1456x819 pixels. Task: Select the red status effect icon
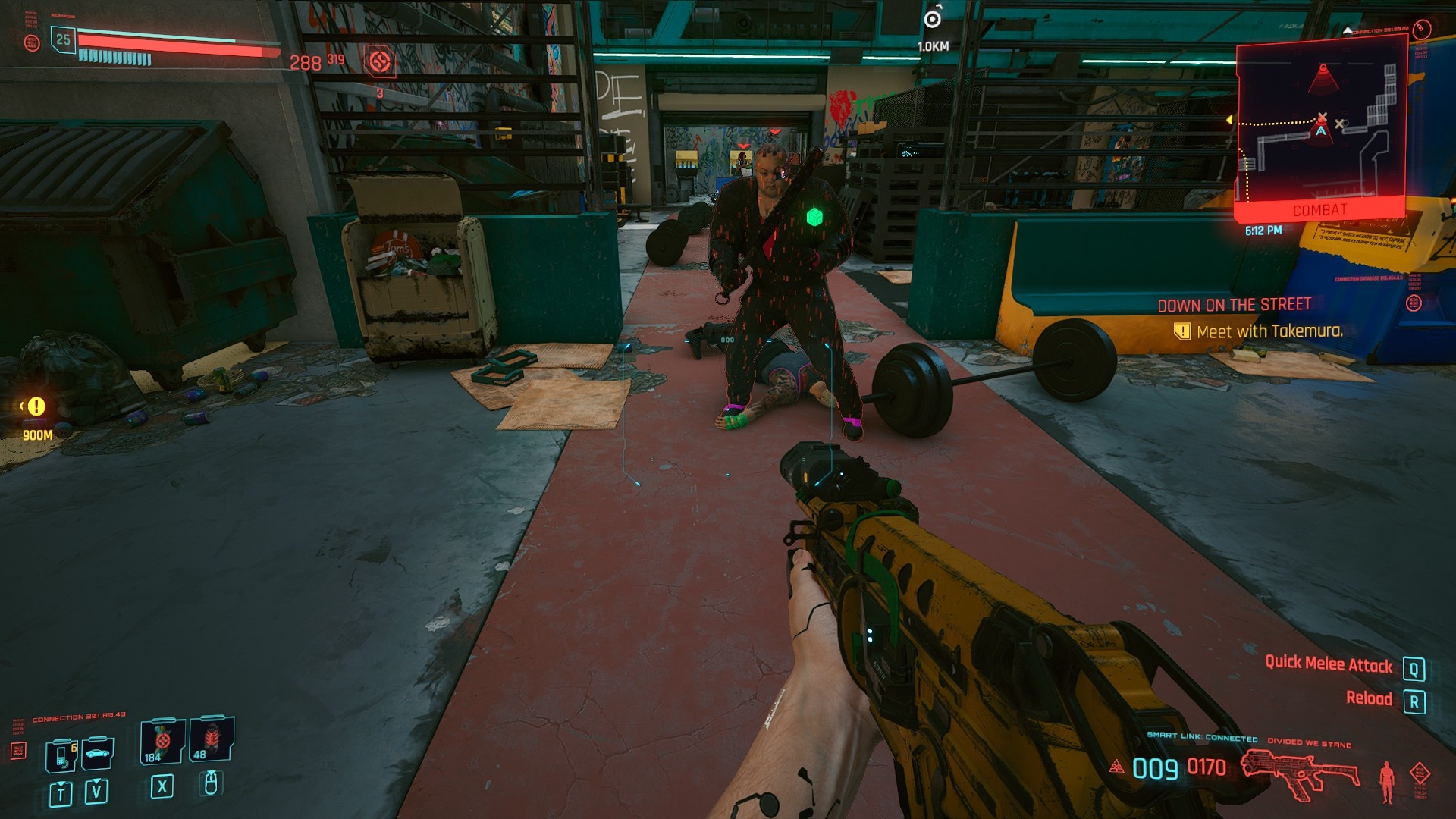pyautogui.click(x=380, y=61)
